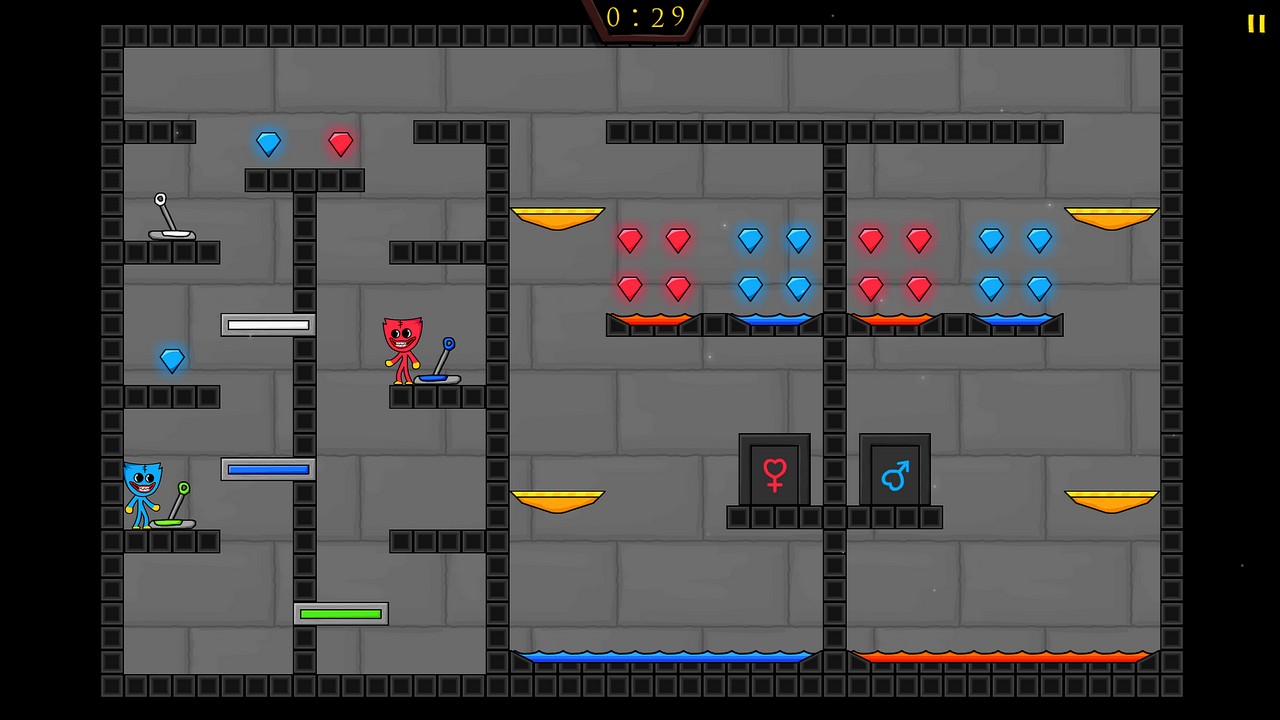This screenshot has height=720, width=1280.
Task: Select the lone blue diamond on the left wall
Action: (x=172, y=360)
